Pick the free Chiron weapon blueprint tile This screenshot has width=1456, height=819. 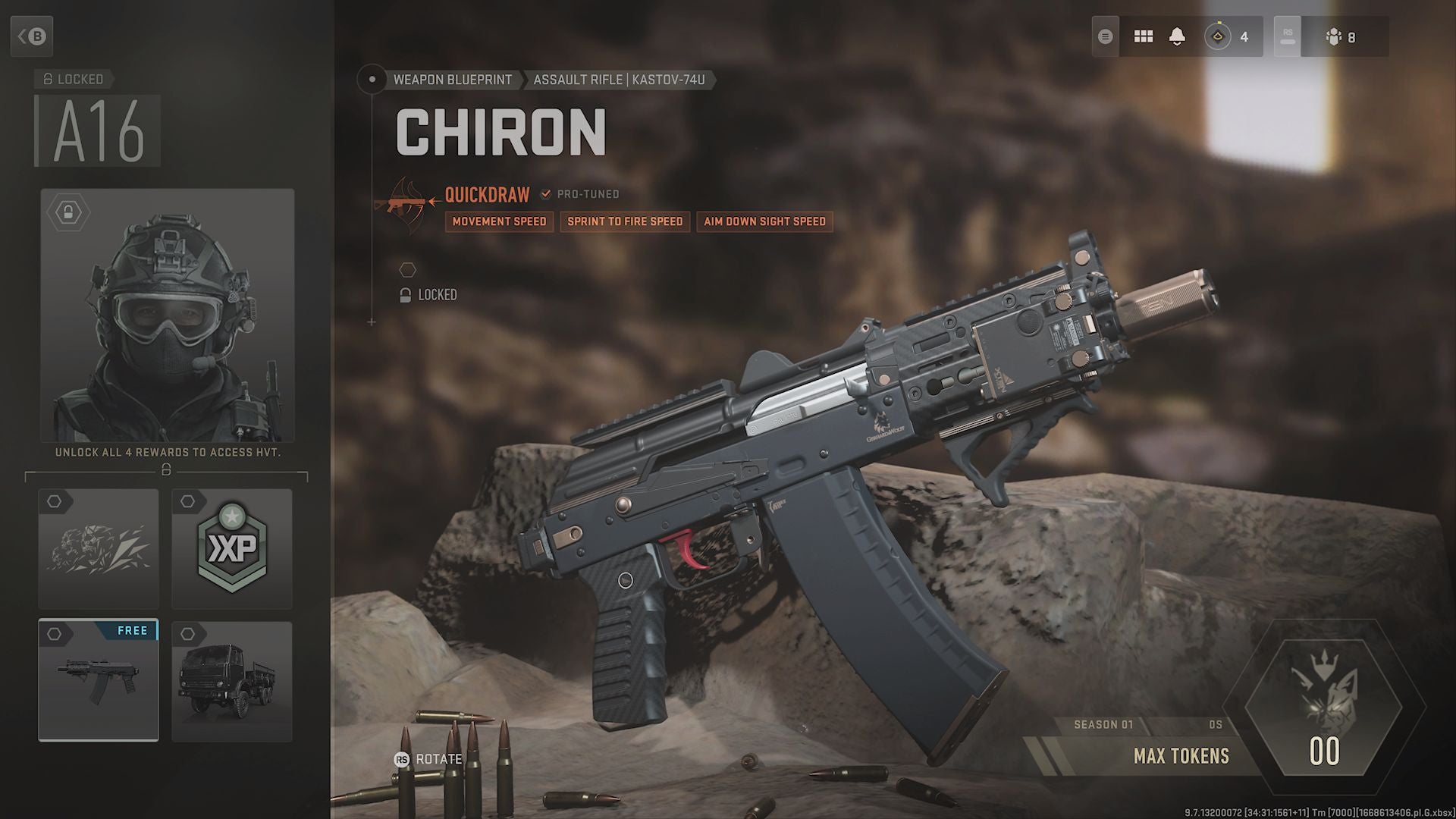pos(99,680)
